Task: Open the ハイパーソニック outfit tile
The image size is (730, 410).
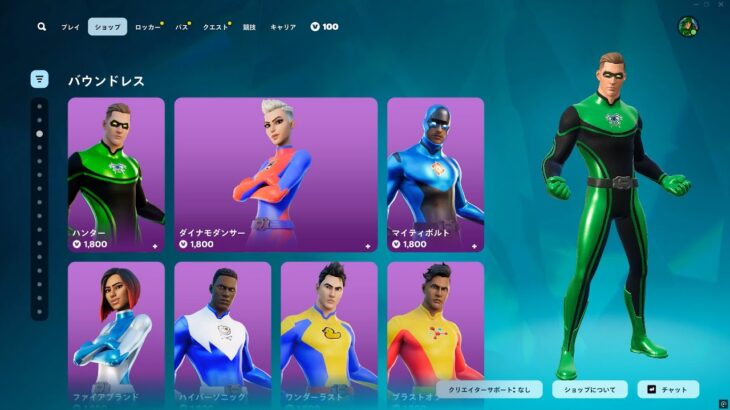Action: tap(222, 330)
